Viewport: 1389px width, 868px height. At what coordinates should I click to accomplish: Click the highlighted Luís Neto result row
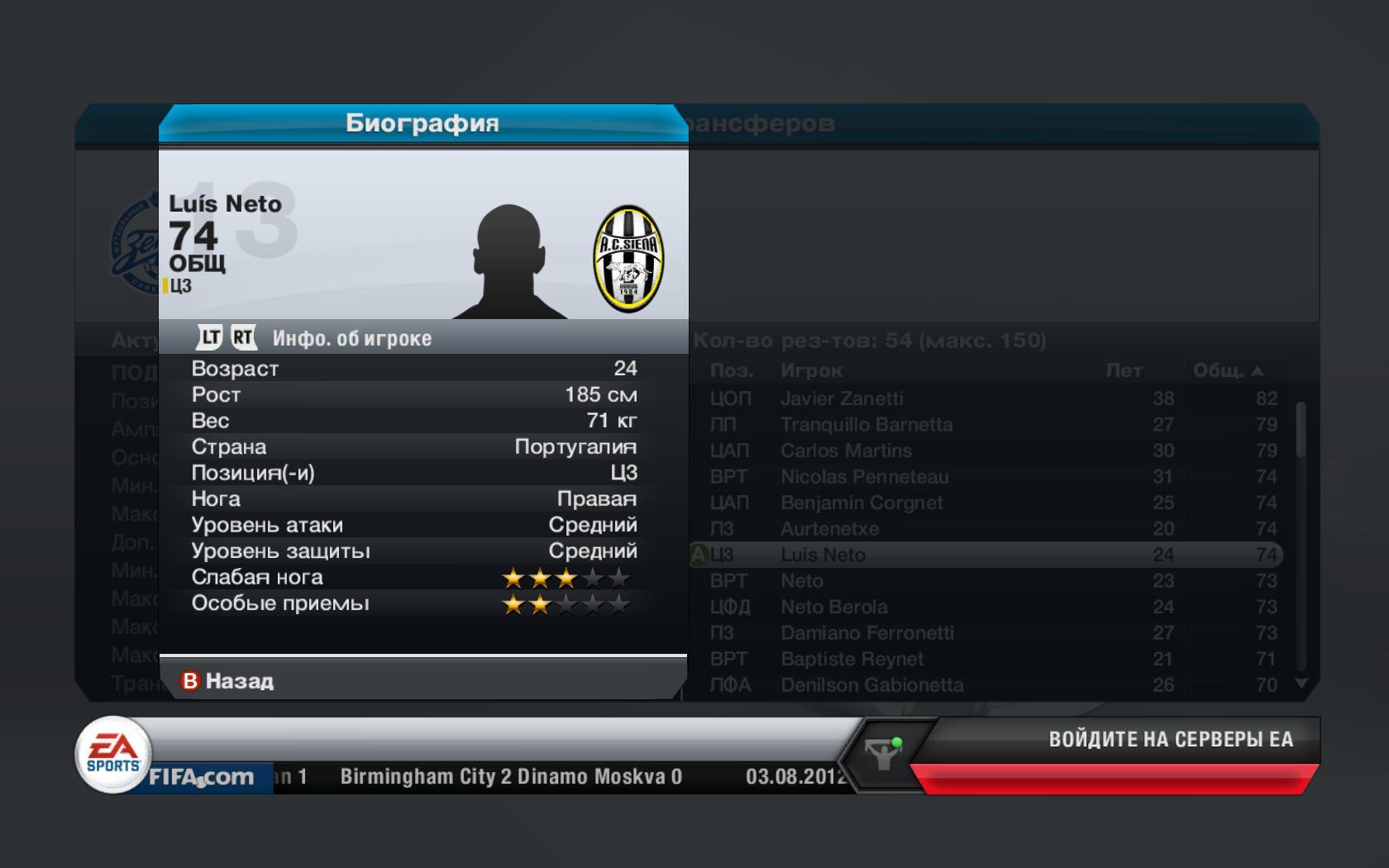984,555
